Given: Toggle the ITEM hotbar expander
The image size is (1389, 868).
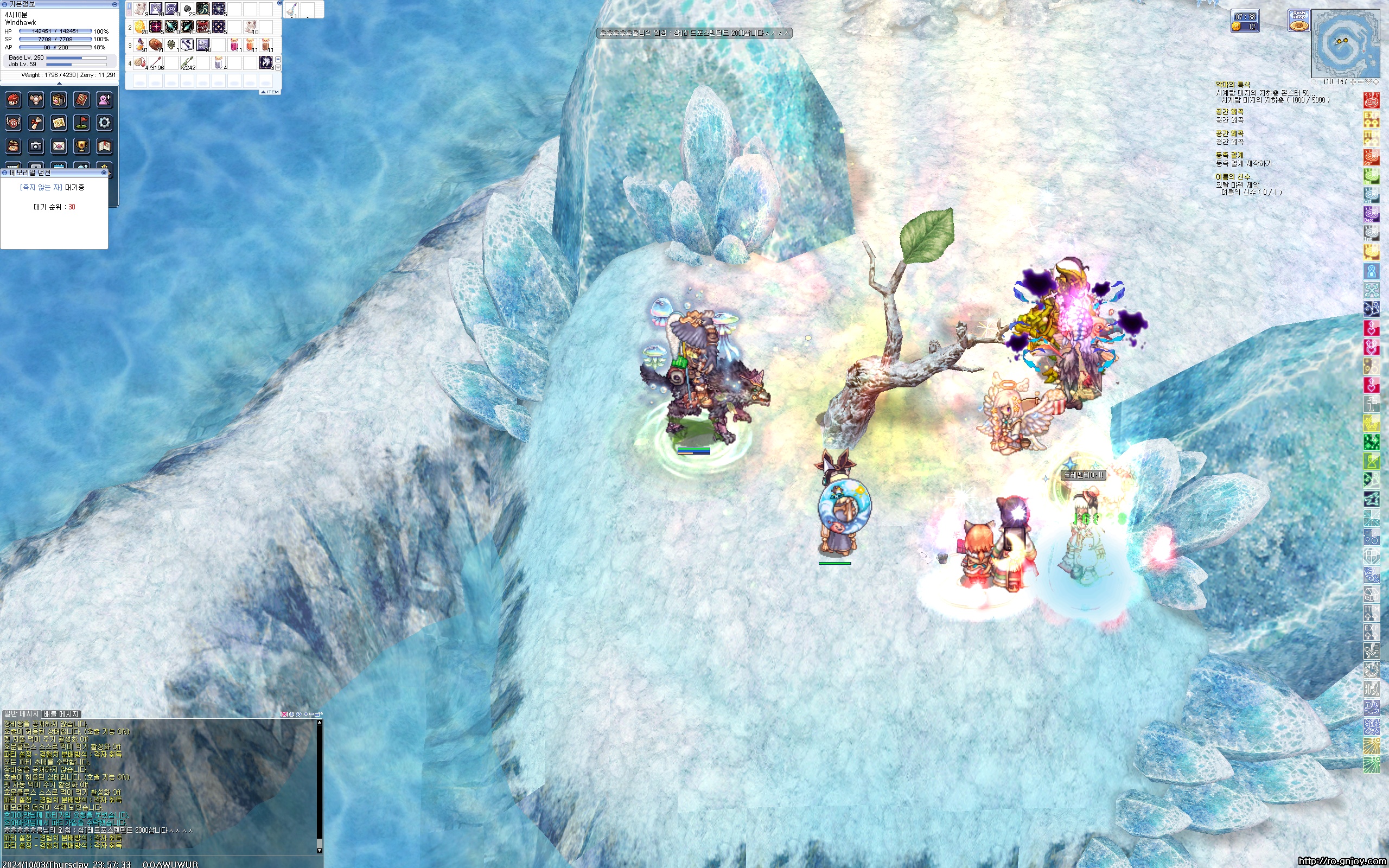Looking at the screenshot, I should pos(270,92).
